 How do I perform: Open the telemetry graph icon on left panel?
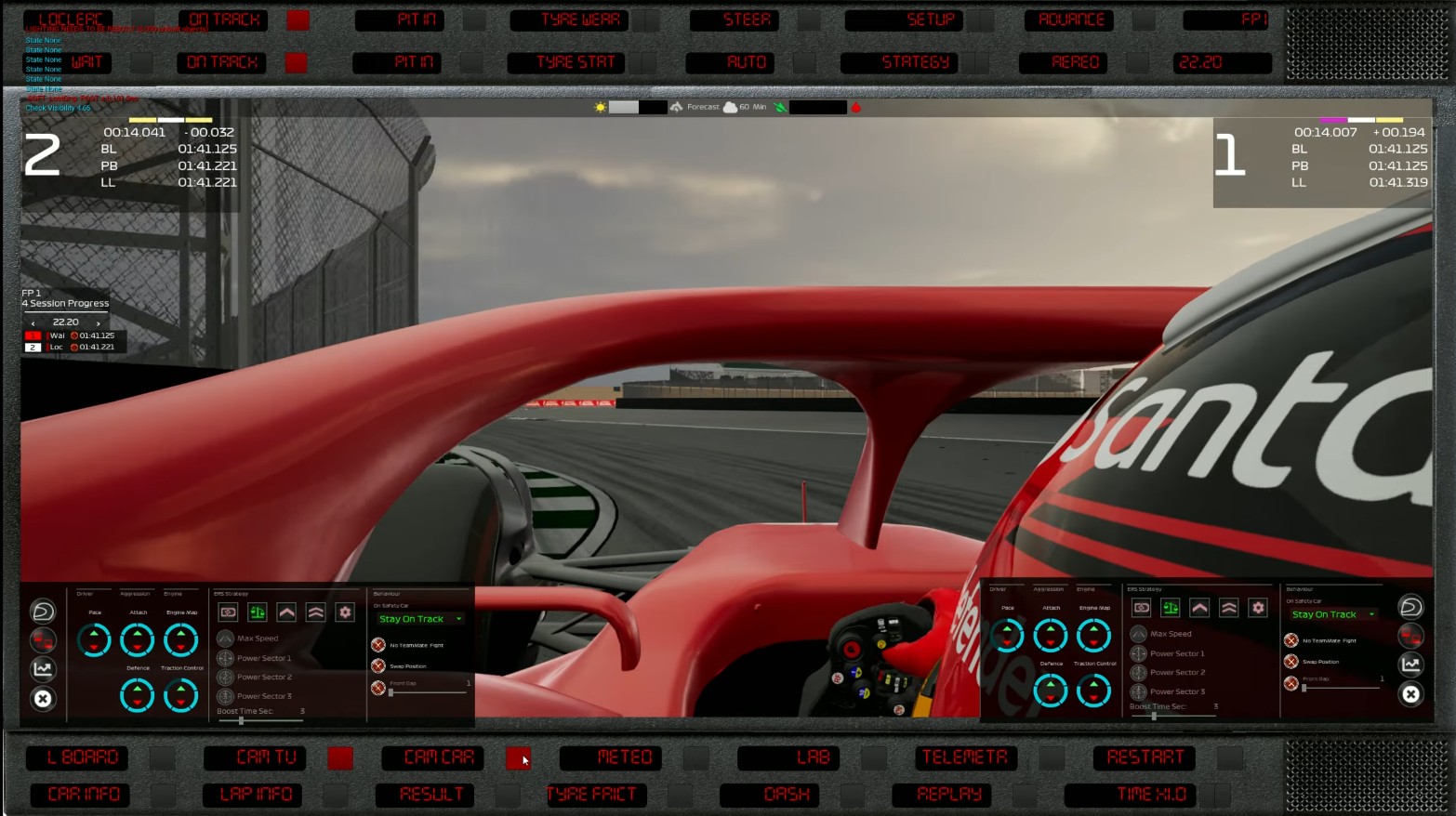[x=43, y=668]
